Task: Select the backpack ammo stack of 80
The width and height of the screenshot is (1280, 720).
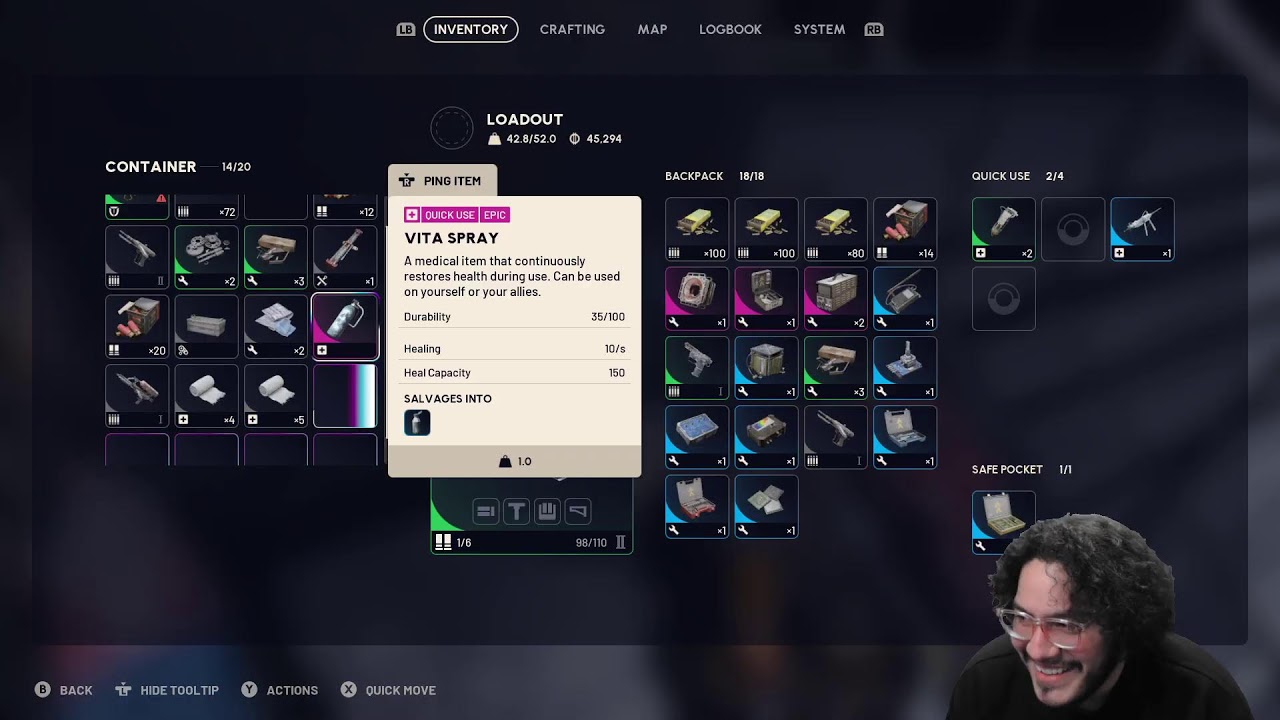Action: click(x=835, y=229)
